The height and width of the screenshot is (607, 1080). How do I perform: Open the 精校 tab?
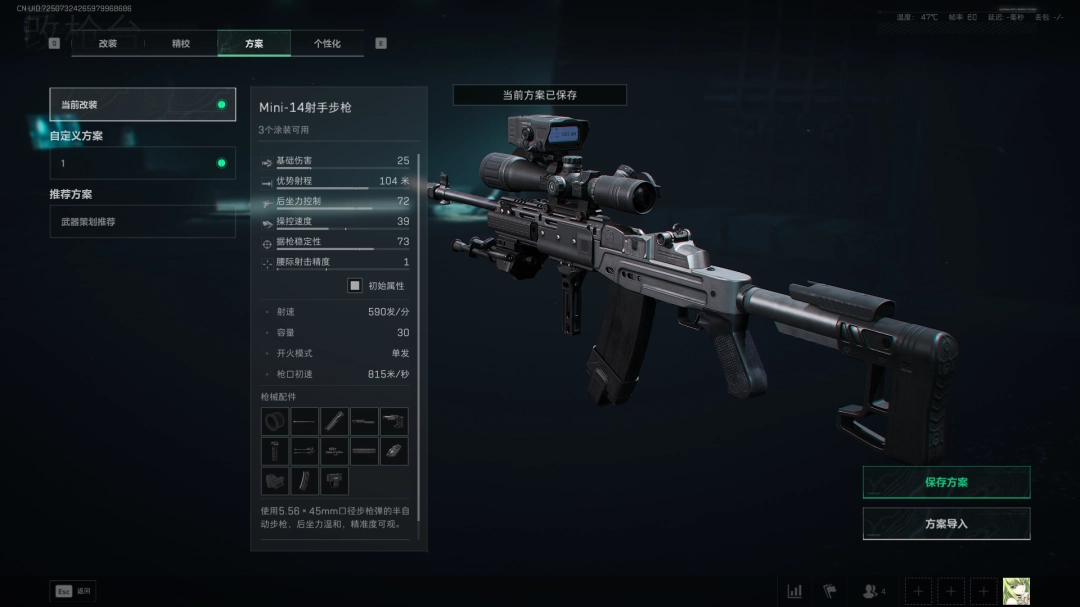(181, 44)
